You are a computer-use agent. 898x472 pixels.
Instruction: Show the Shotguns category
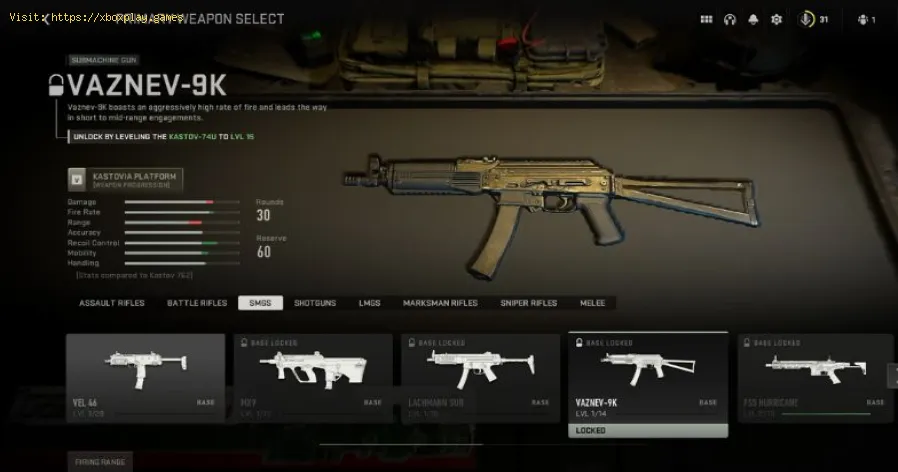click(x=313, y=302)
